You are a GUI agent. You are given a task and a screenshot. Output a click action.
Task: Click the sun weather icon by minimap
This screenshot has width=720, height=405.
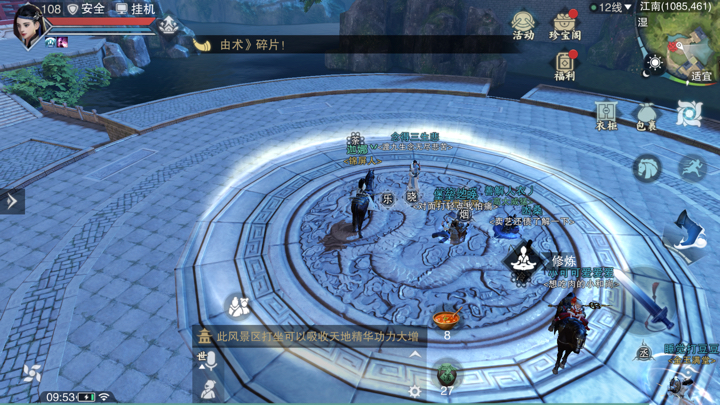655,63
